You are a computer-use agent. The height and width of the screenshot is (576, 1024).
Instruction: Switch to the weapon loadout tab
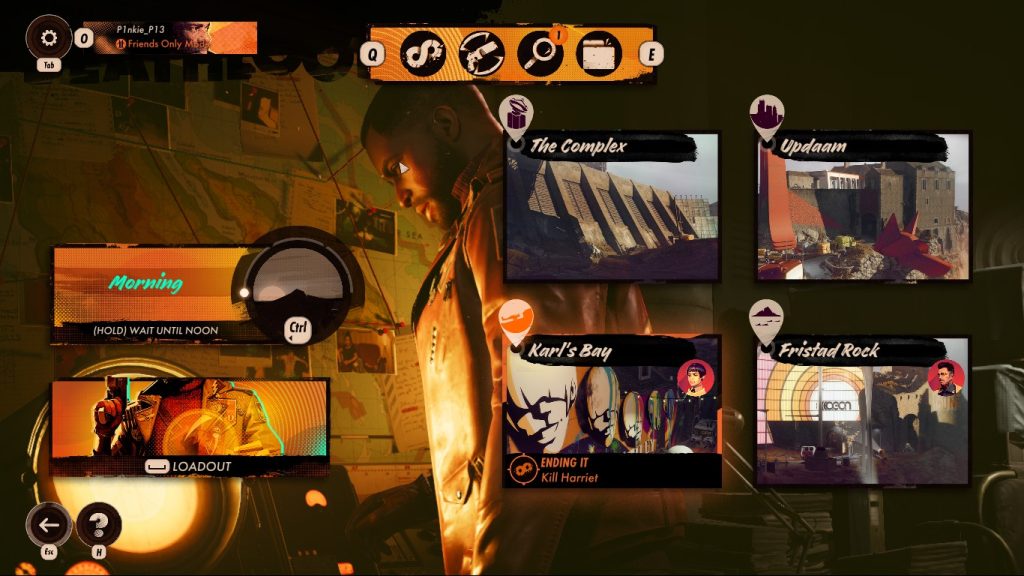click(x=481, y=53)
